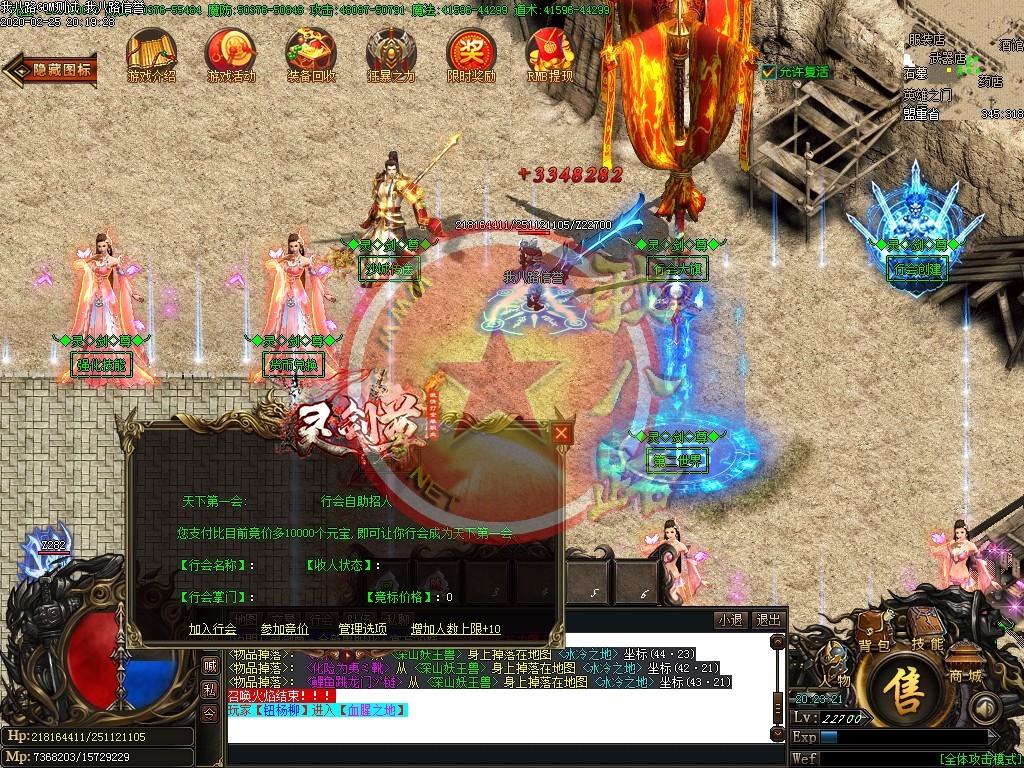Open the 商城 shop pagoda icon
Image resolution: width=1024 pixels, height=768 pixels.
pyautogui.click(x=965, y=662)
